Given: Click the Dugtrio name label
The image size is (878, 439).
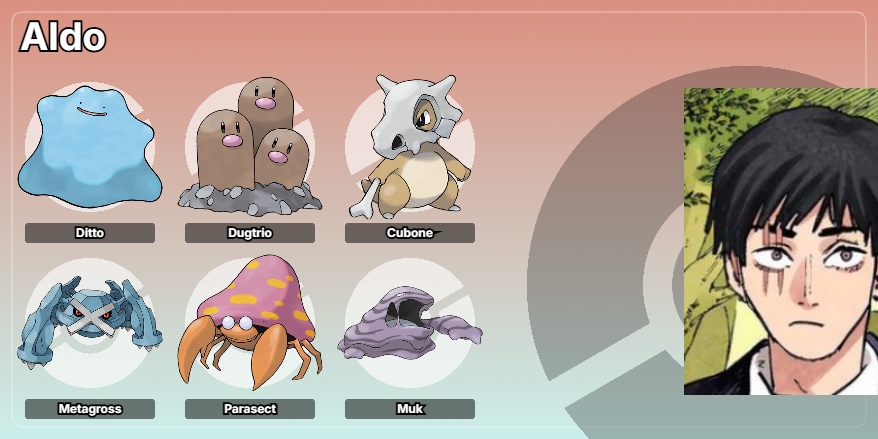Looking at the screenshot, I should tap(250, 233).
